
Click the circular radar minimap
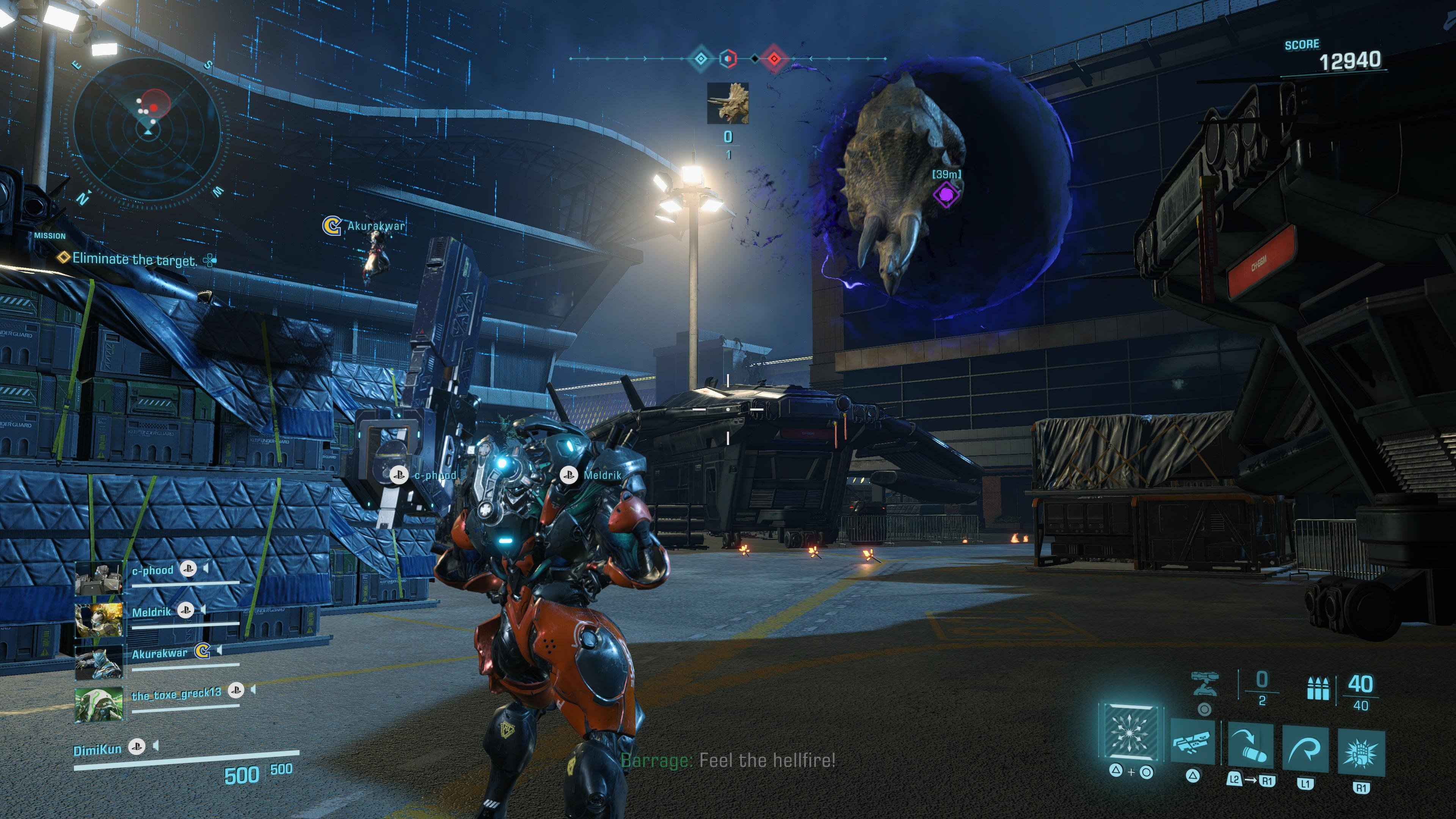(148, 131)
